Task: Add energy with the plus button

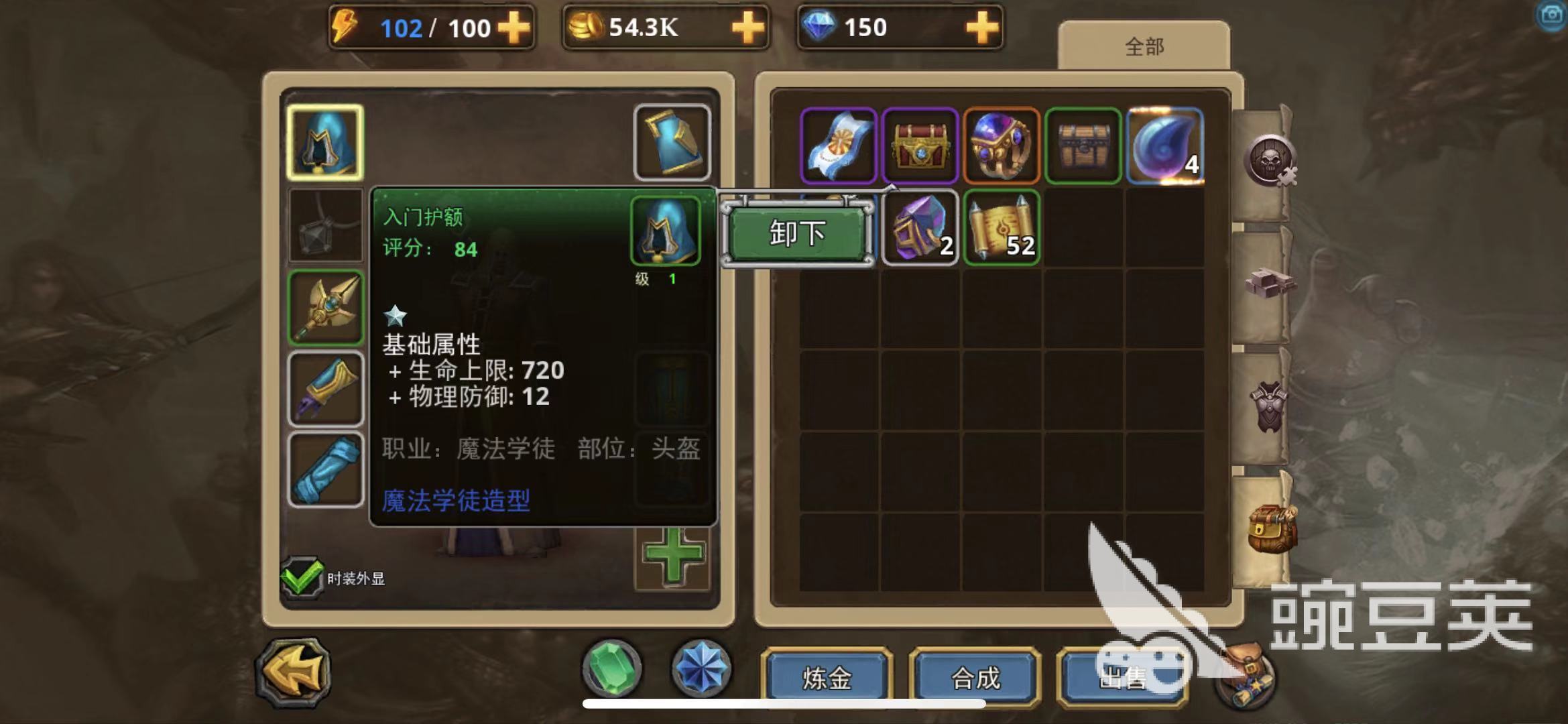Action: pyautogui.click(x=514, y=28)
